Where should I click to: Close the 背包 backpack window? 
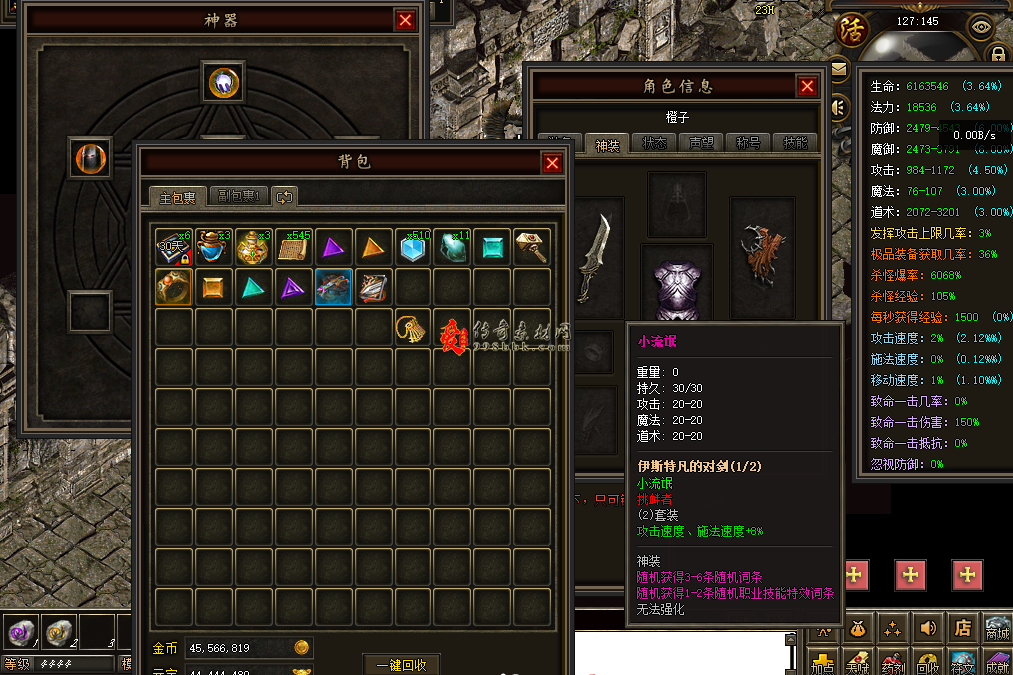point(552,163)
